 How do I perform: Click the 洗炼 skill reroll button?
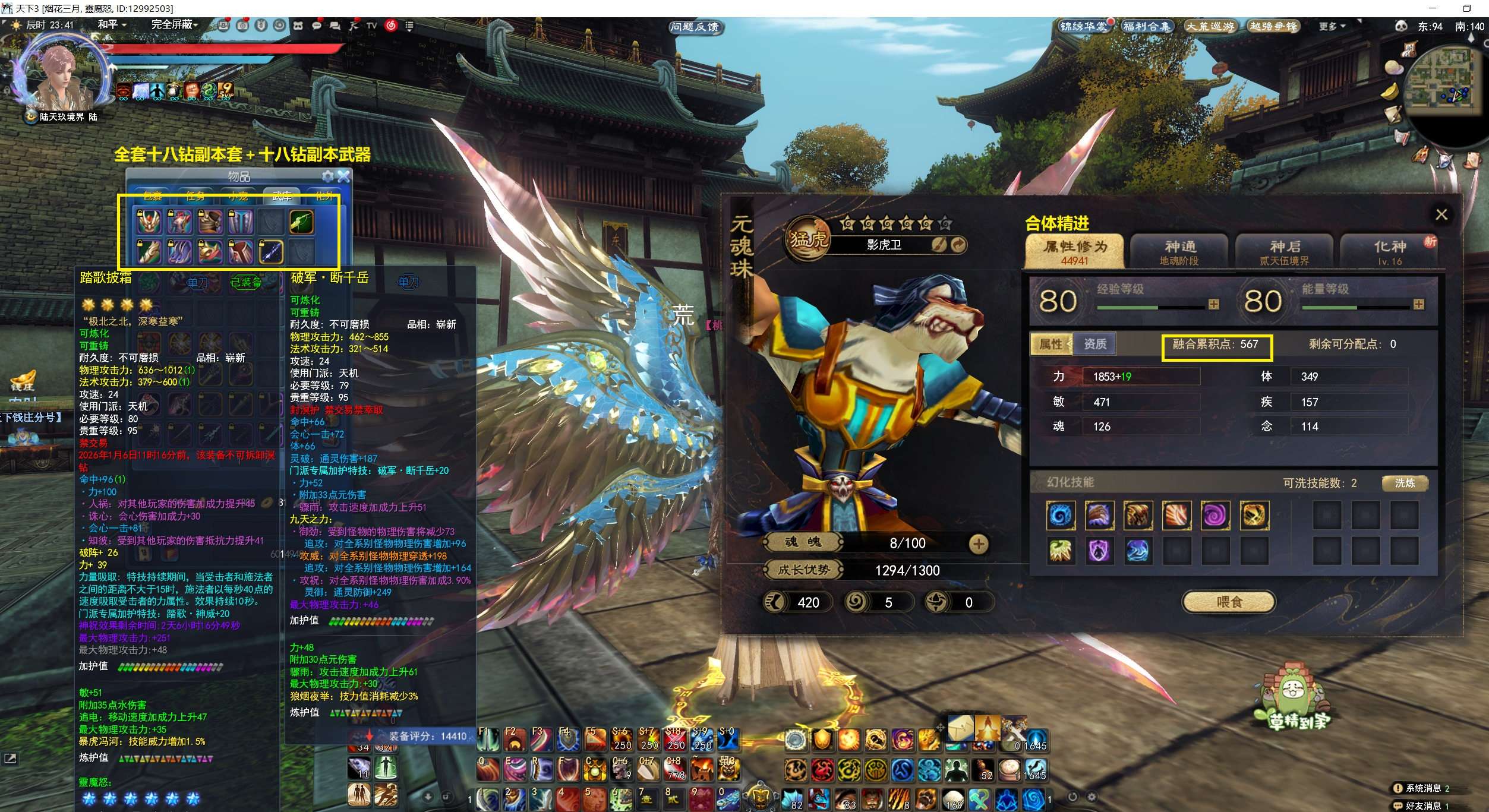(1405, 483)
